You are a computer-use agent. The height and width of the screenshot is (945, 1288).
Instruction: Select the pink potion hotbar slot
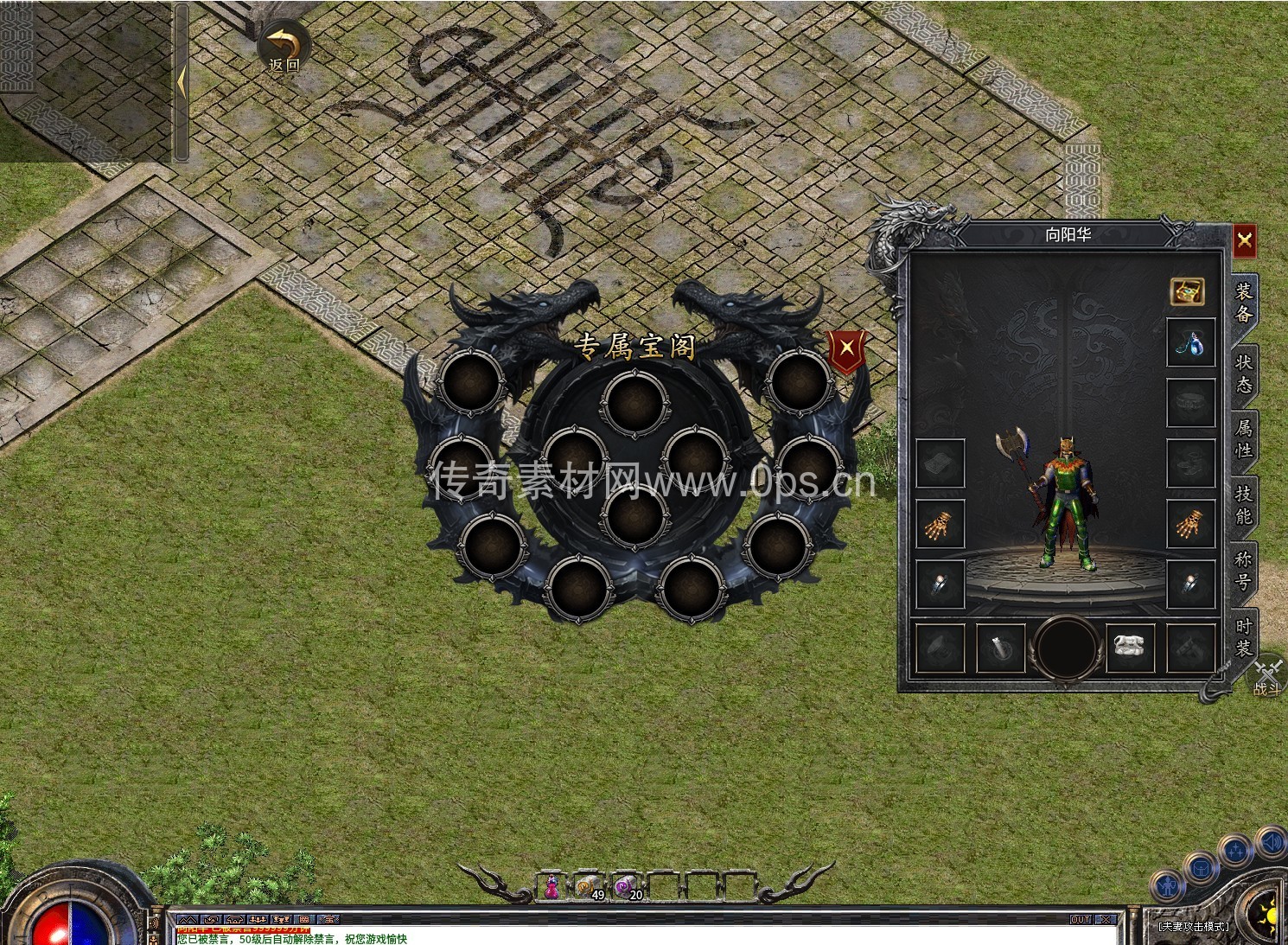(x=552, y=887)
